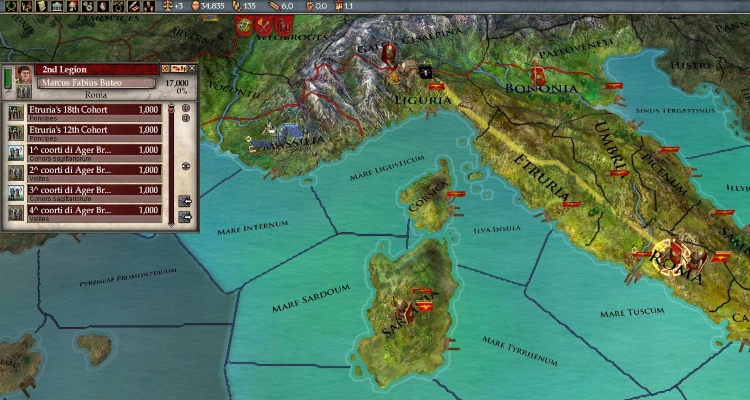Click the left-pointing arrow button beside the cohort list
Viewport: 750px width, 400px height.
(185, 203)
